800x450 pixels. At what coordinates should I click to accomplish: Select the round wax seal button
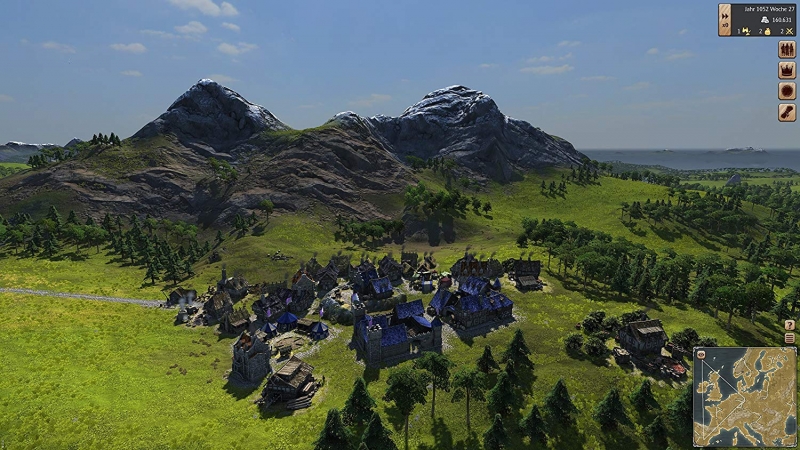[x=787, y=91]
